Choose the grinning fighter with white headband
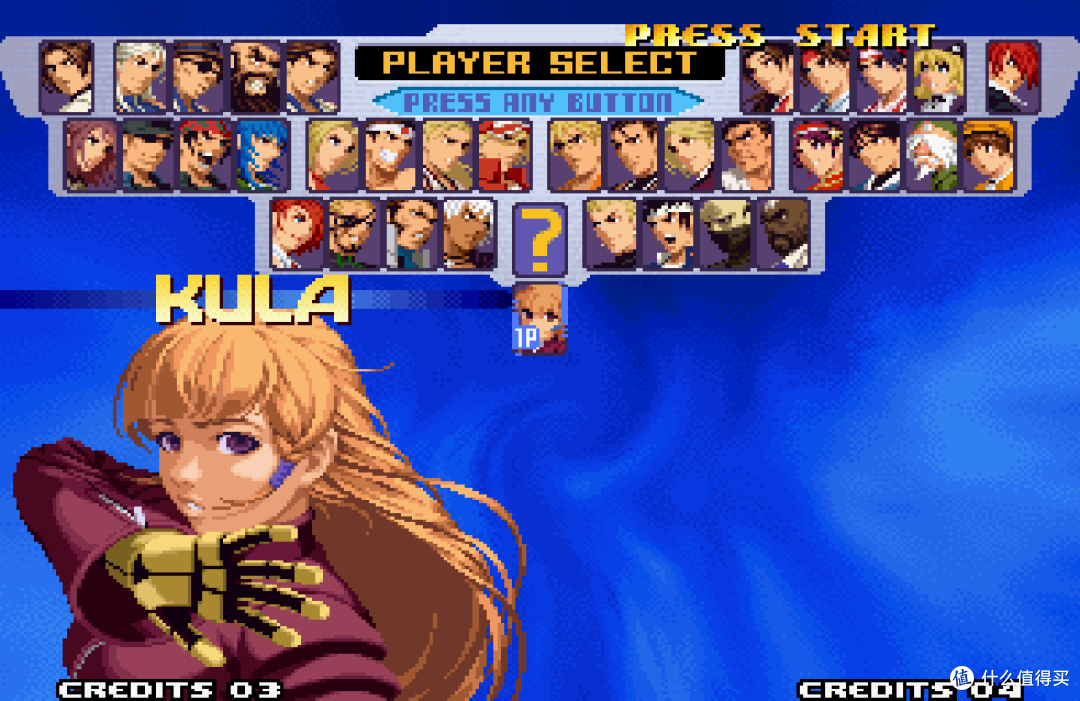1080x701 pixels. click(x=390, y=155)
